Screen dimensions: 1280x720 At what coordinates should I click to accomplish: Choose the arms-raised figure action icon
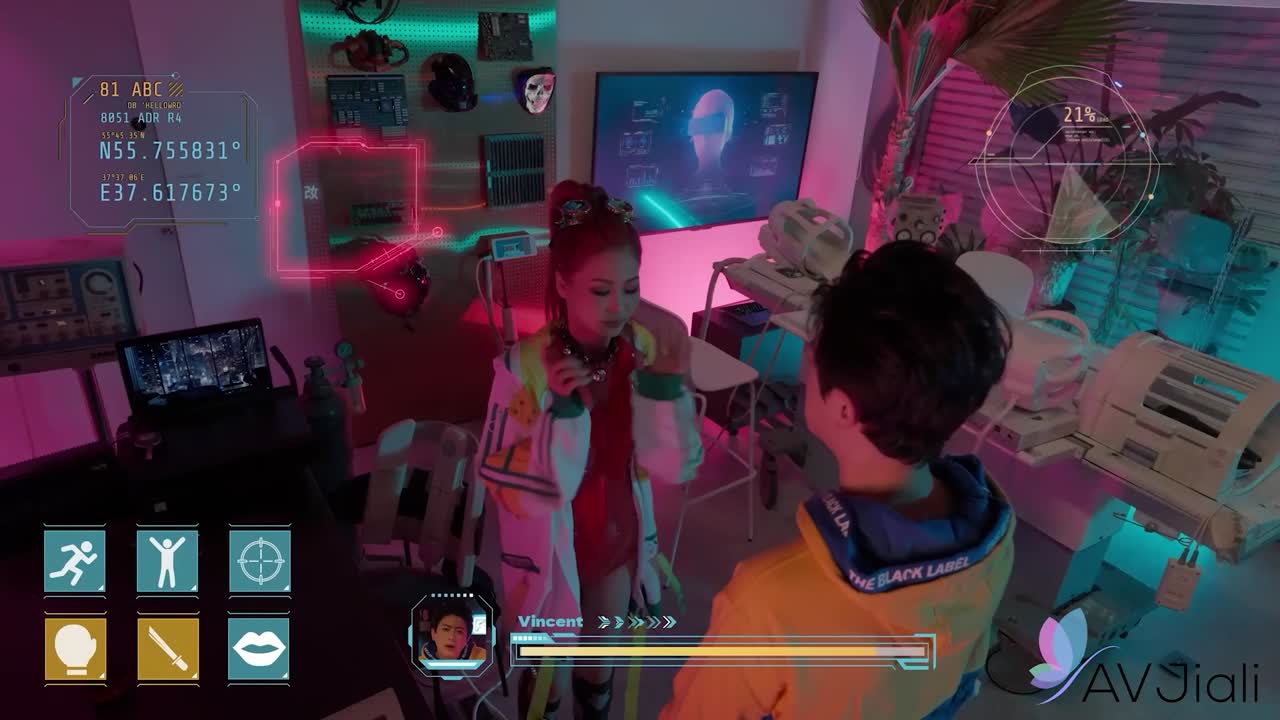click(x=167, y=561)
